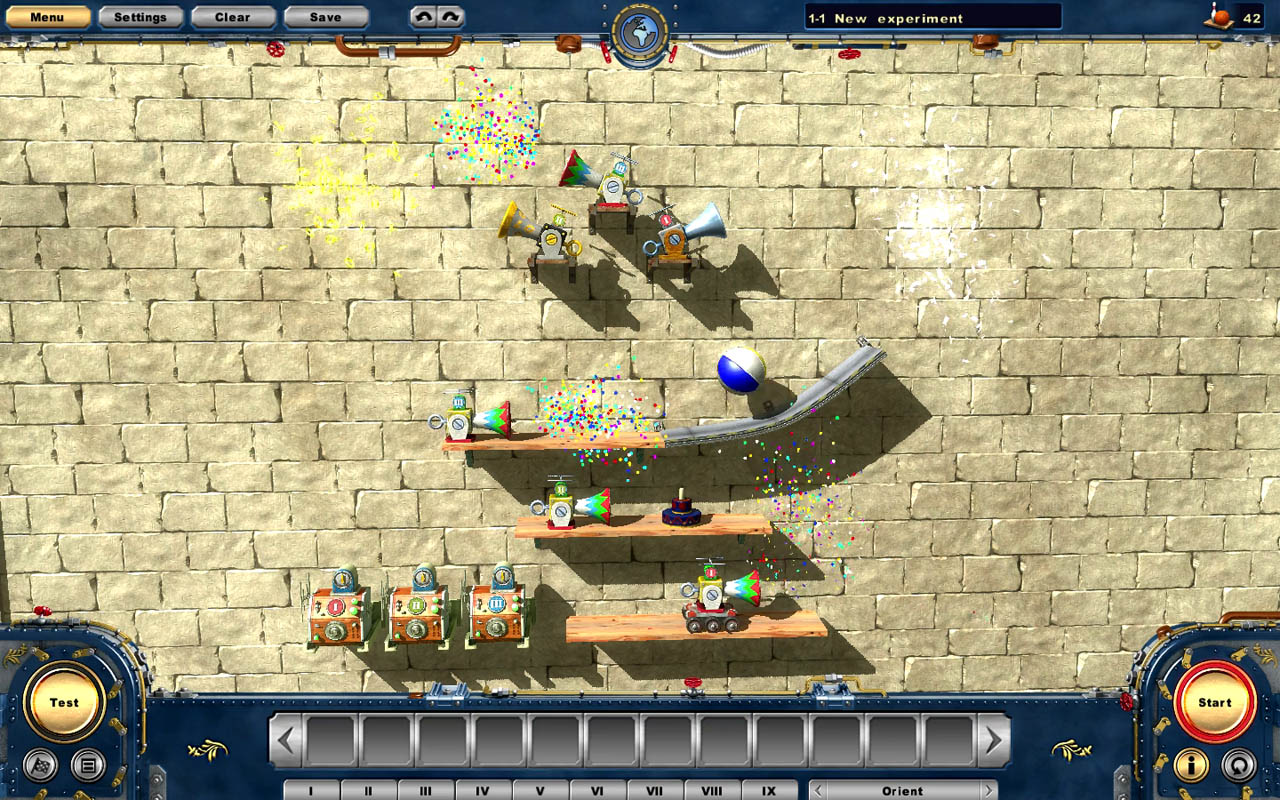
Task: Switch to parts tab IX
Action: 769,789
